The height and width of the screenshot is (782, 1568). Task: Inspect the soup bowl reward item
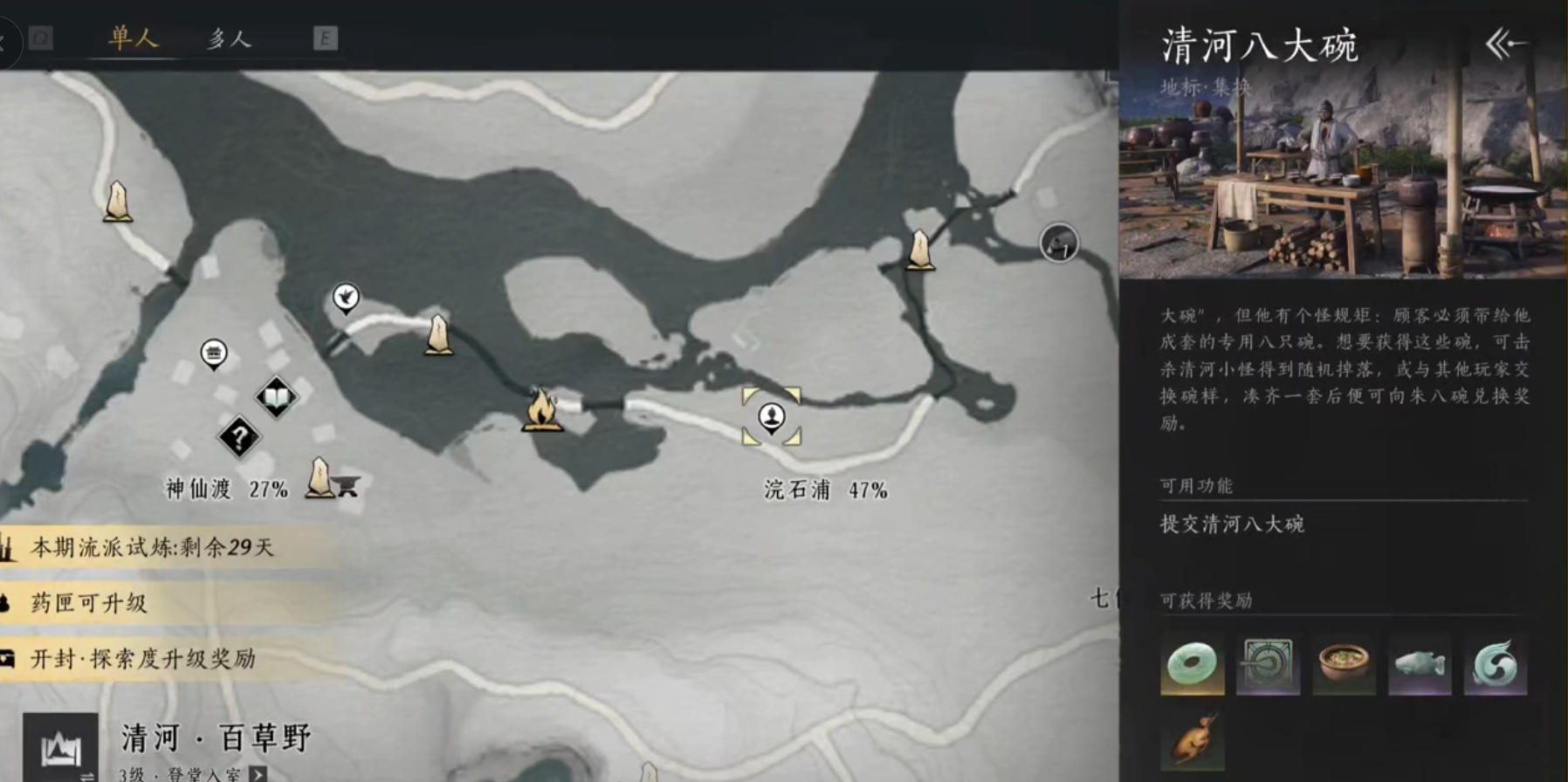[1344, 665]
